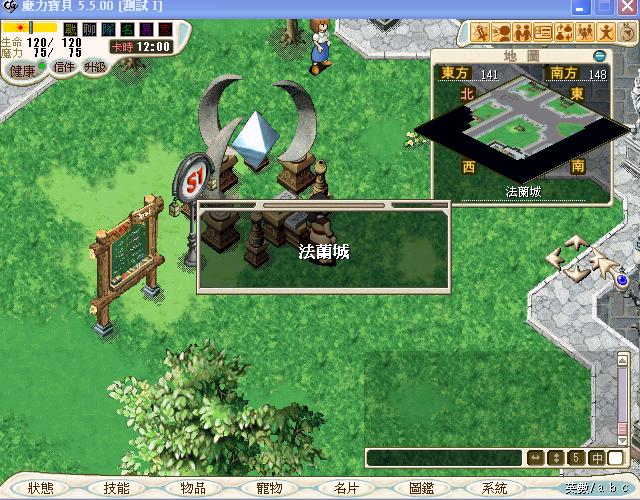Close the game window

click(x=627, y=7)
